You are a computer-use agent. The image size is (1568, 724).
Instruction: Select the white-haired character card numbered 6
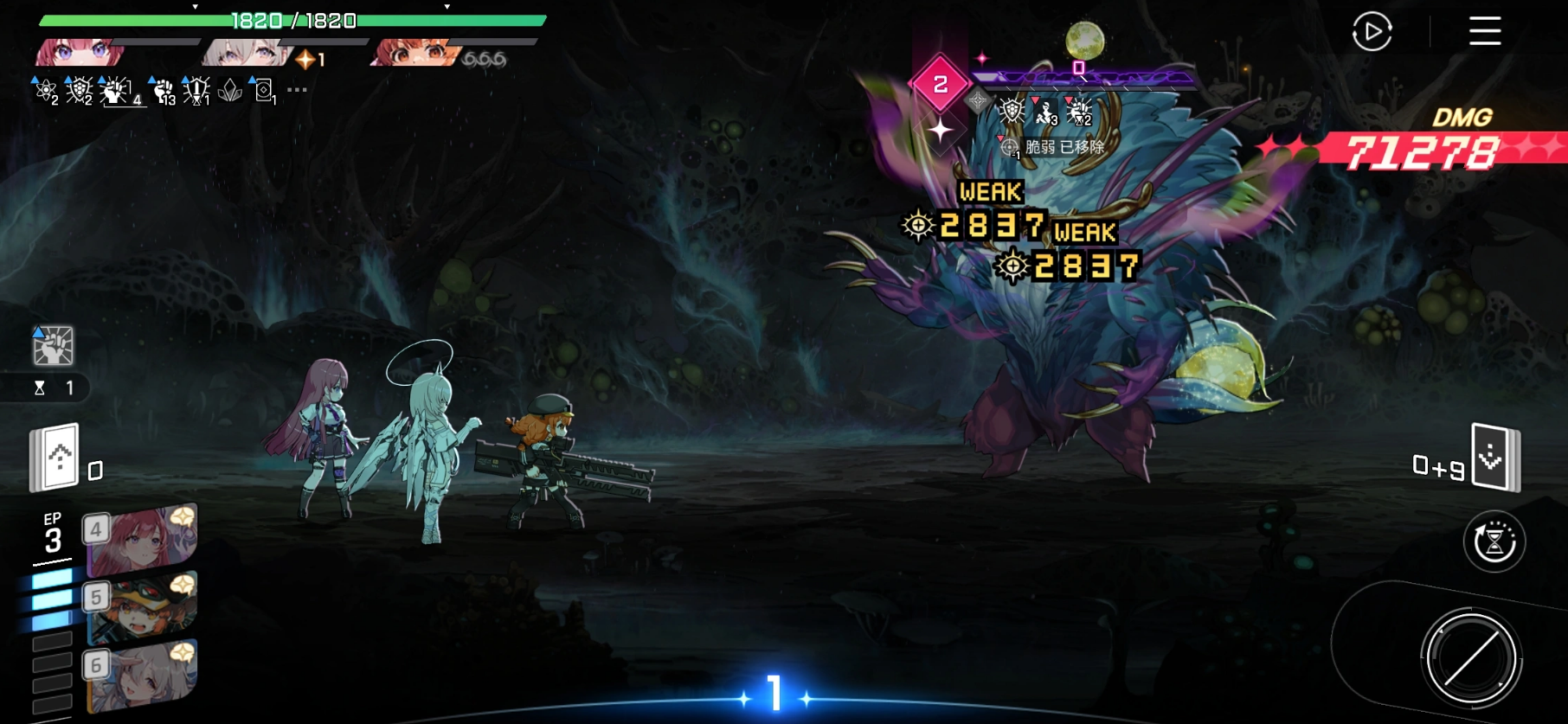point(141,676)
